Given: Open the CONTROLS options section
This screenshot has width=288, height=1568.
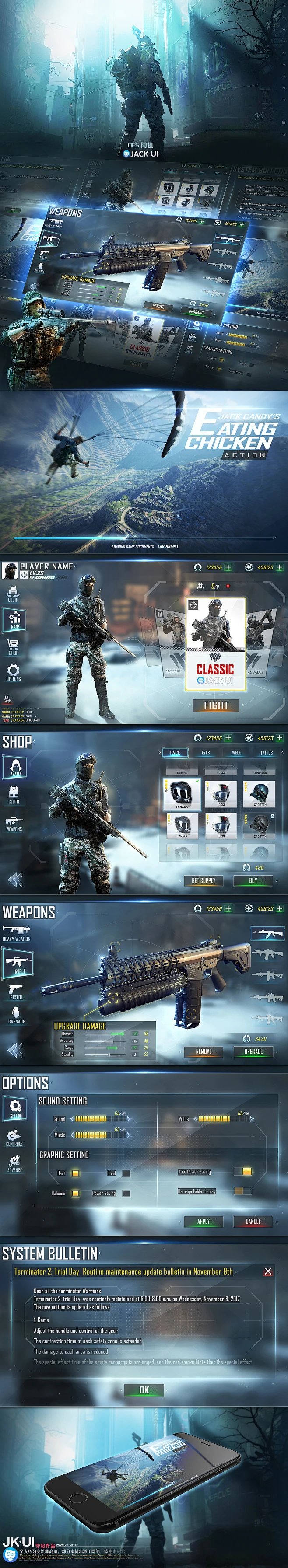Looking at the screenshot, I should 14,1137.
